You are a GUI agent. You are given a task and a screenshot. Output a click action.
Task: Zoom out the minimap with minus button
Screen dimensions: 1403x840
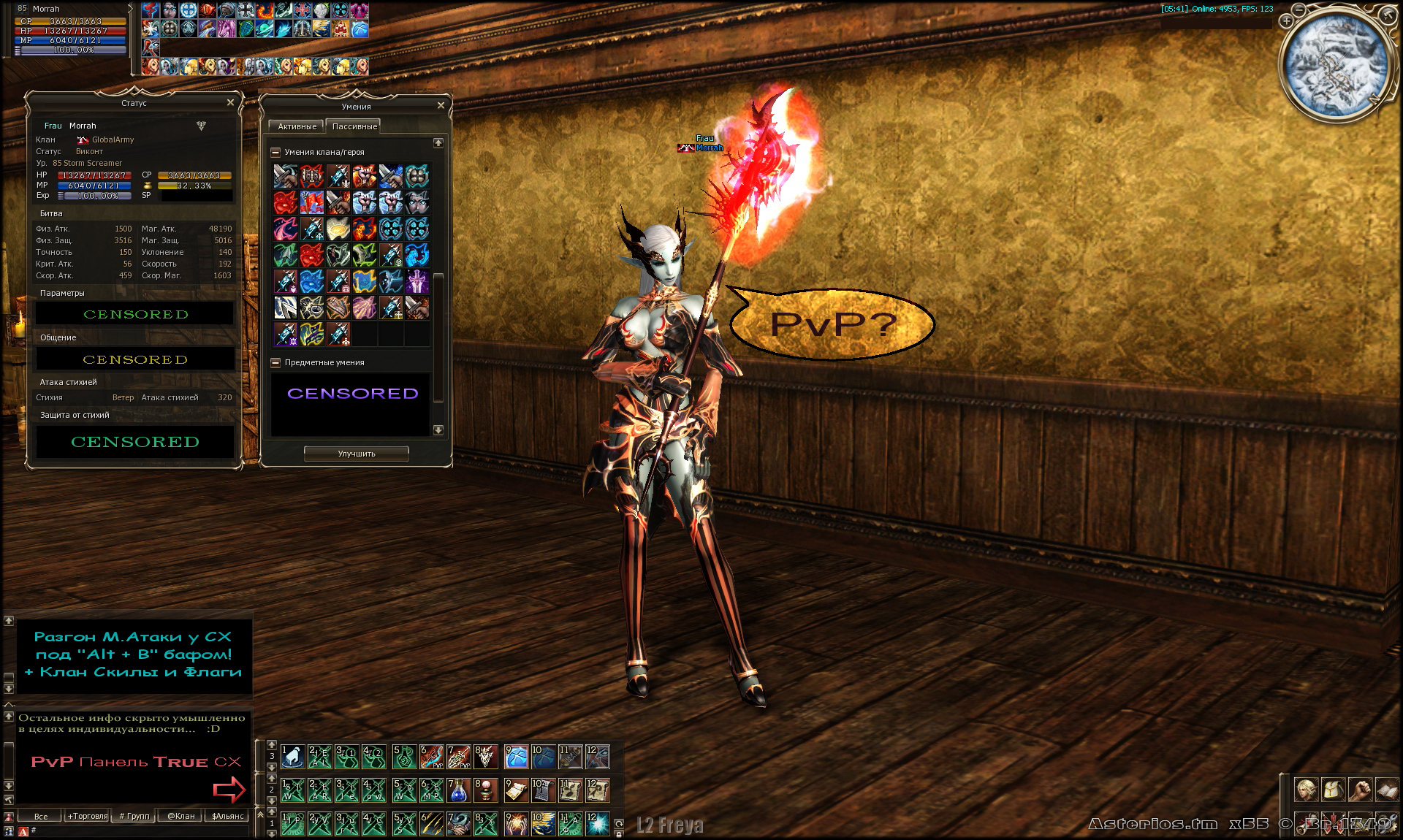pos(1299,9)
